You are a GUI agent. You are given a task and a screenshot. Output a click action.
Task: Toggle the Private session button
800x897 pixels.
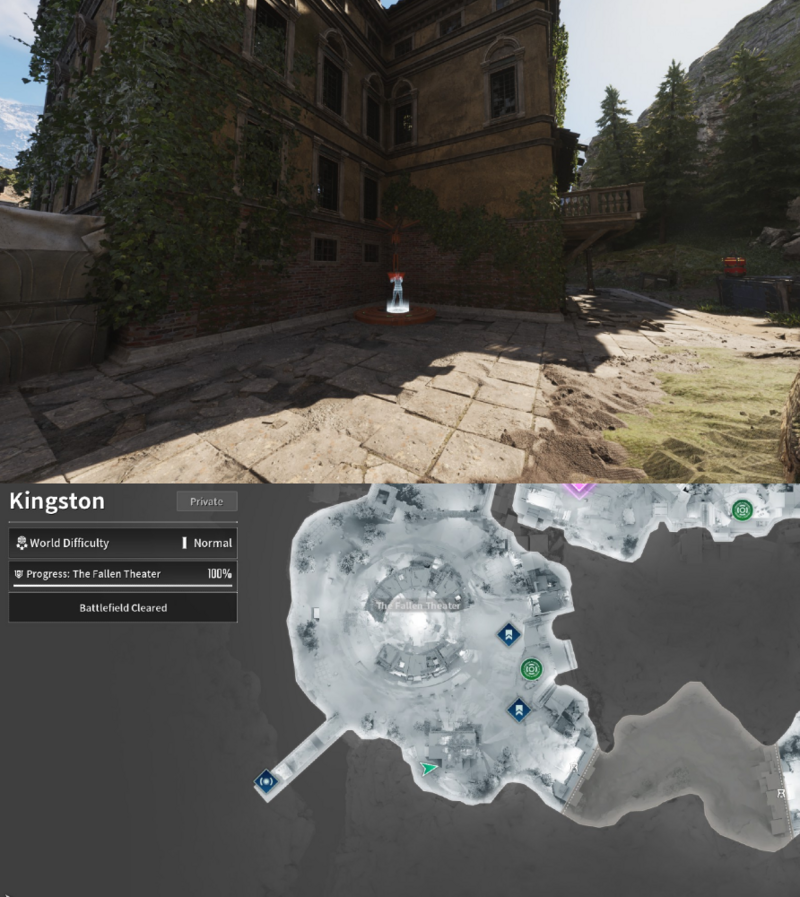(206, 501)
